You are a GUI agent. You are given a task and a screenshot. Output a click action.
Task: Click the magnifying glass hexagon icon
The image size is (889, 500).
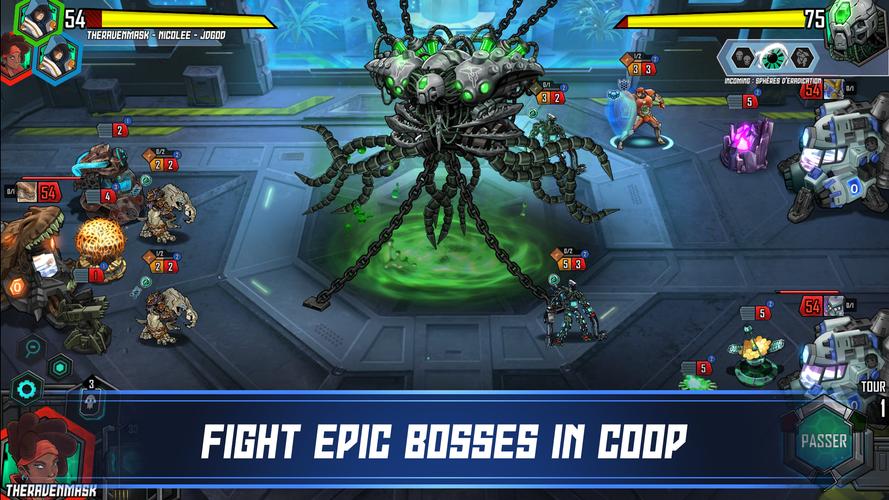click(x=34, y=348)
